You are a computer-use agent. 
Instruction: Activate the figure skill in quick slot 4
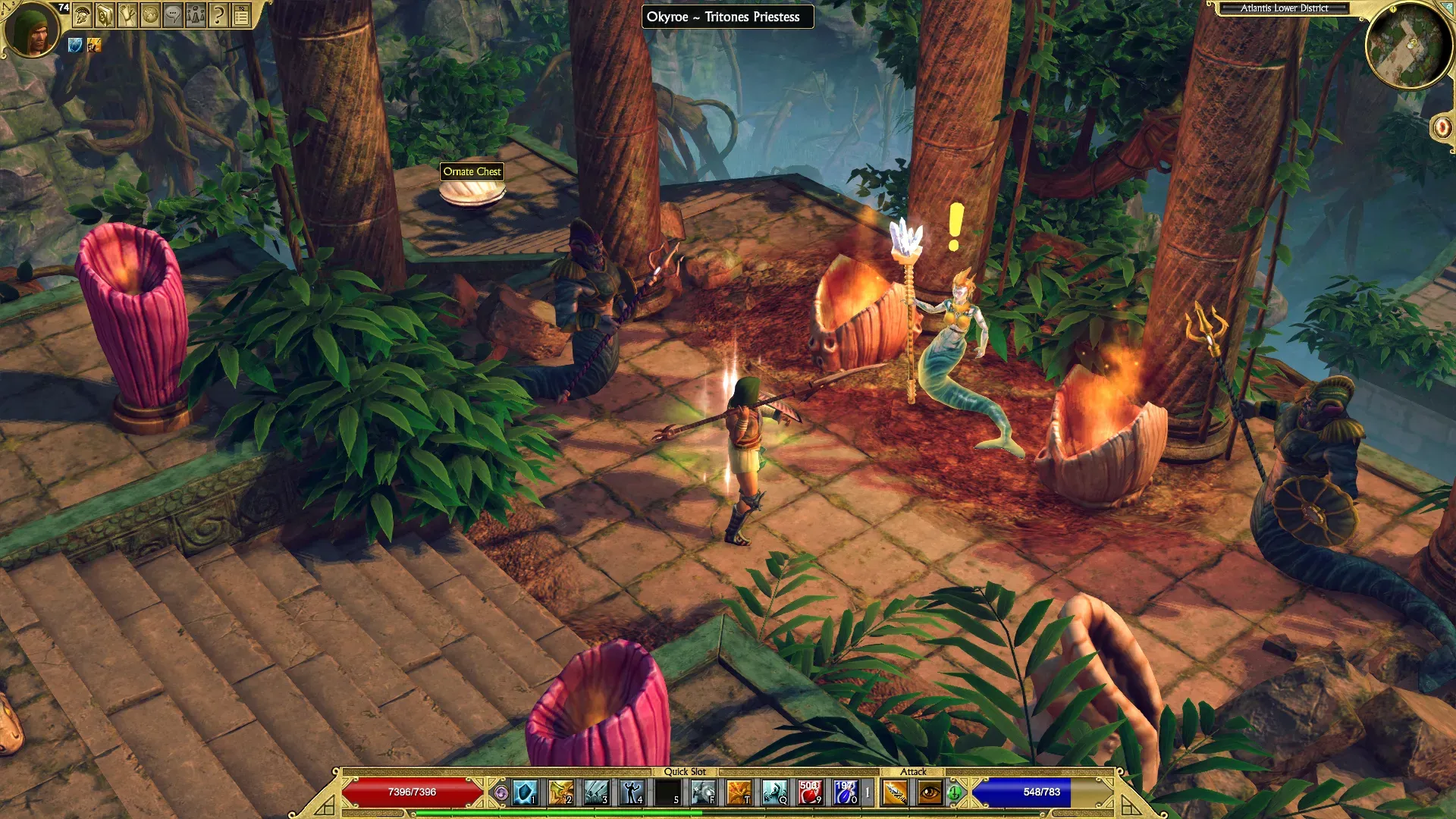(632, 793)
